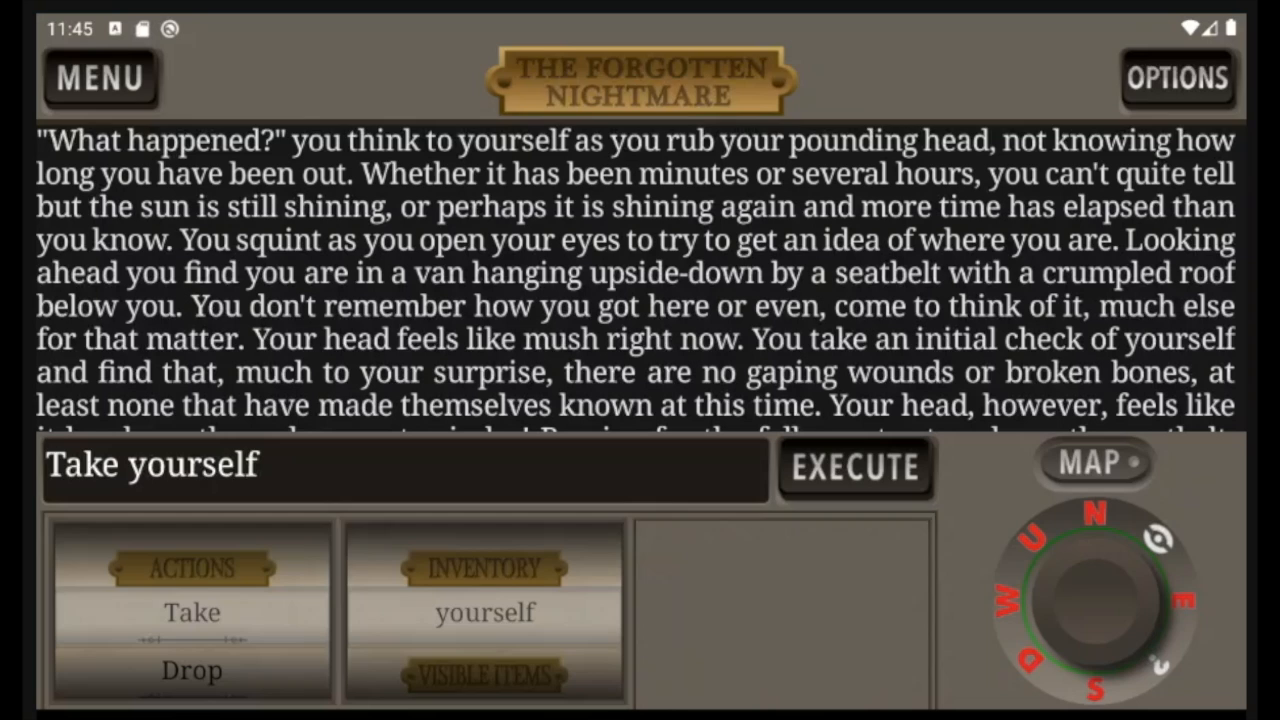
Task: Select Drop from the actions list
Action: click(x=192, y=670)
